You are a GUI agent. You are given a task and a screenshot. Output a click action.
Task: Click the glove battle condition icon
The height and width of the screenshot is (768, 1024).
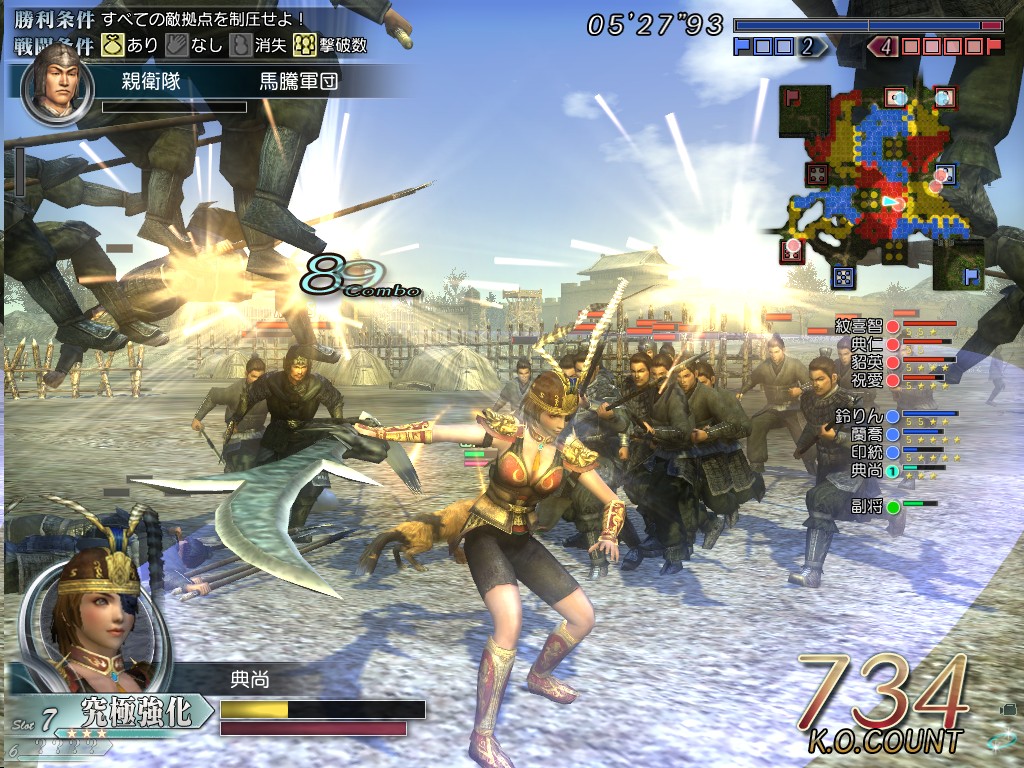[177, 45]
